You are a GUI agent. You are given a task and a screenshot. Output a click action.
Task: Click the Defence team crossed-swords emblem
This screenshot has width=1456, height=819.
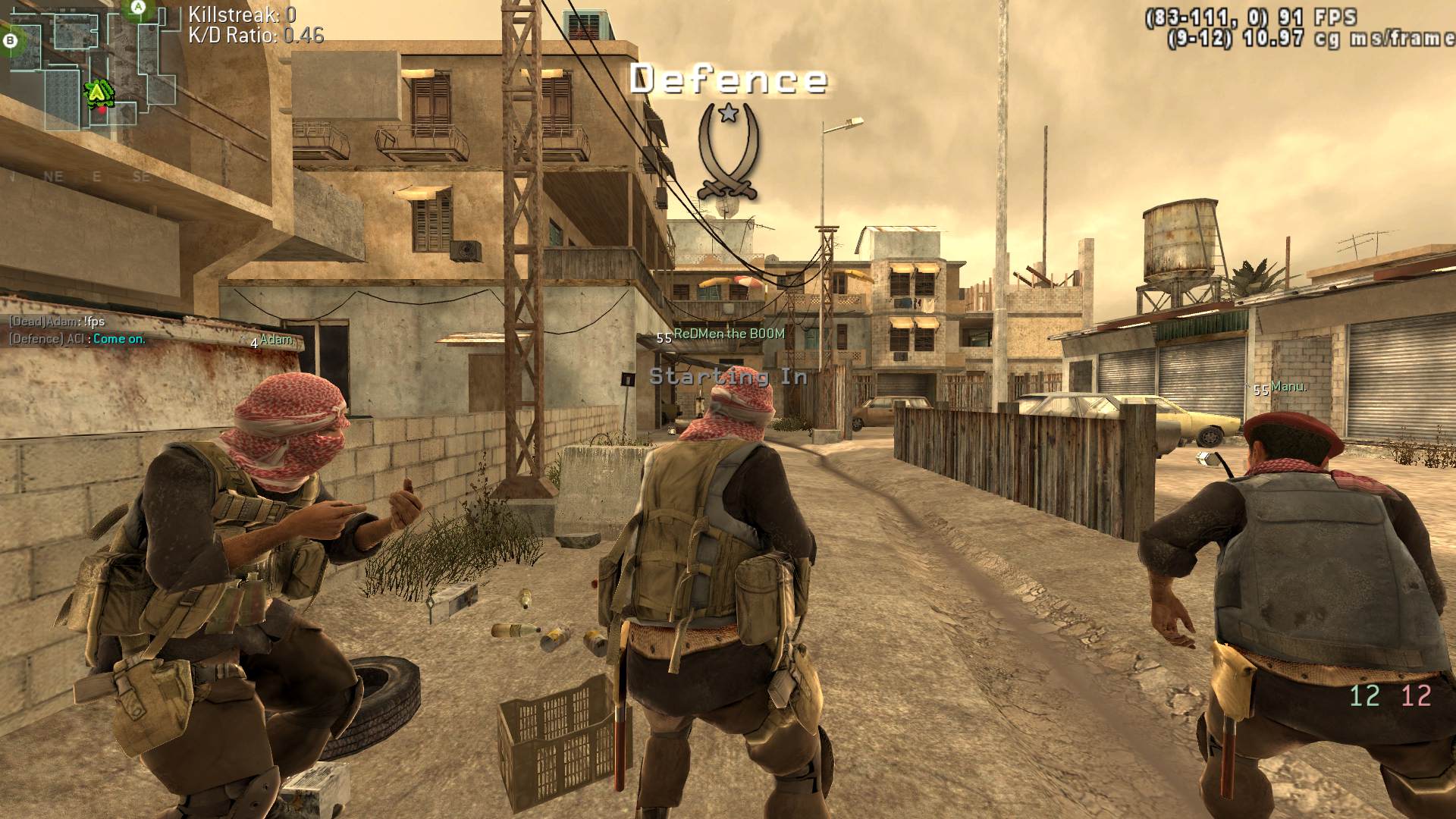(728, 152)
